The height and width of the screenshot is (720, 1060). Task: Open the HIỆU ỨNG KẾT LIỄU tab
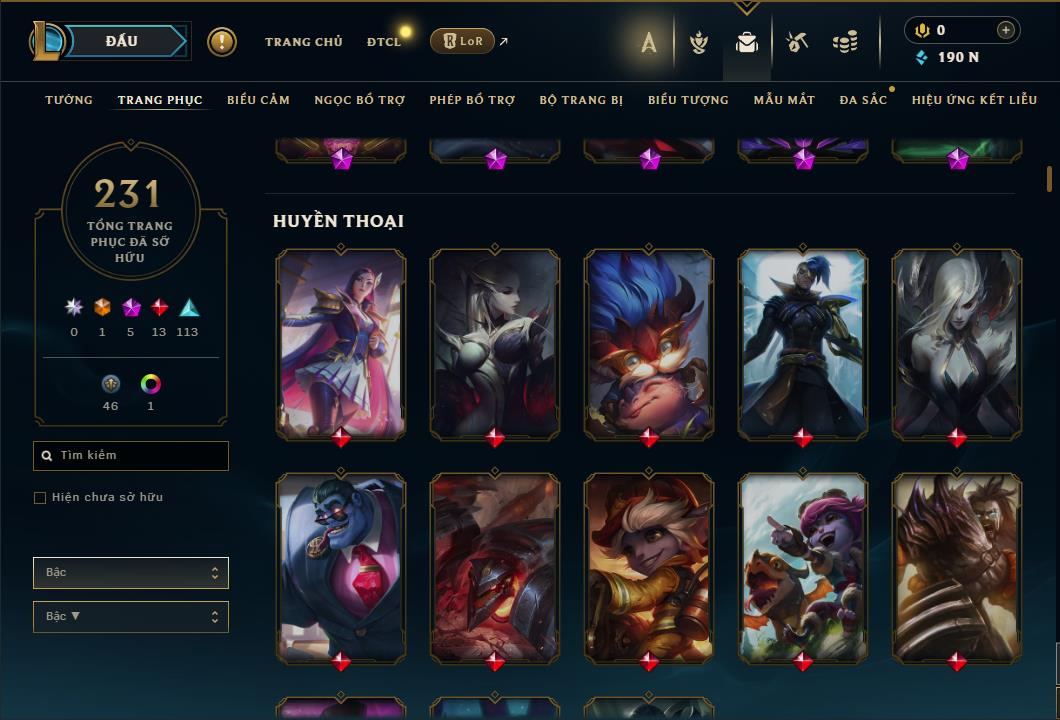(974, 100)
